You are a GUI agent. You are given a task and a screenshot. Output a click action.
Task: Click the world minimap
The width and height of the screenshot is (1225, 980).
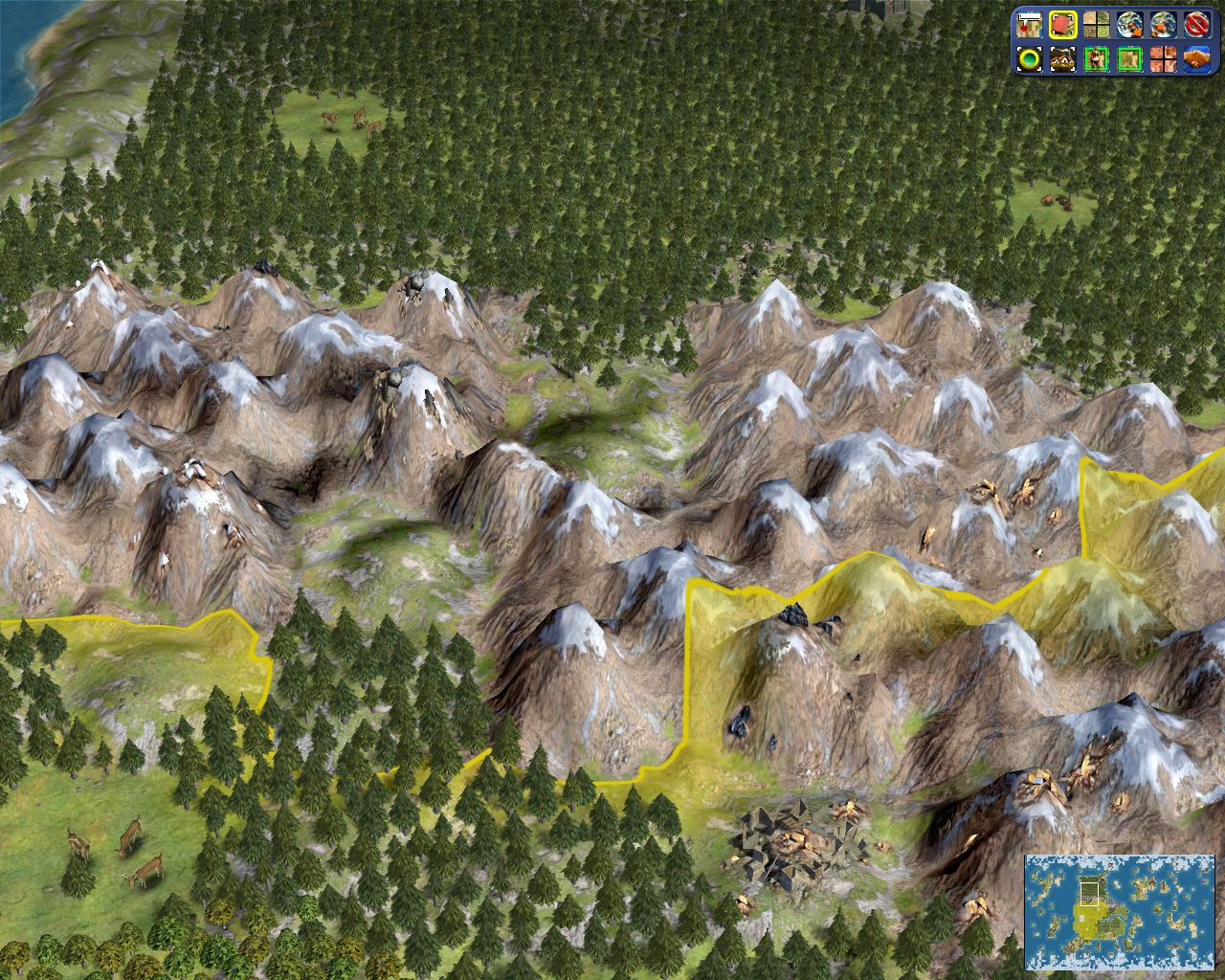(x=1120, y=911)
